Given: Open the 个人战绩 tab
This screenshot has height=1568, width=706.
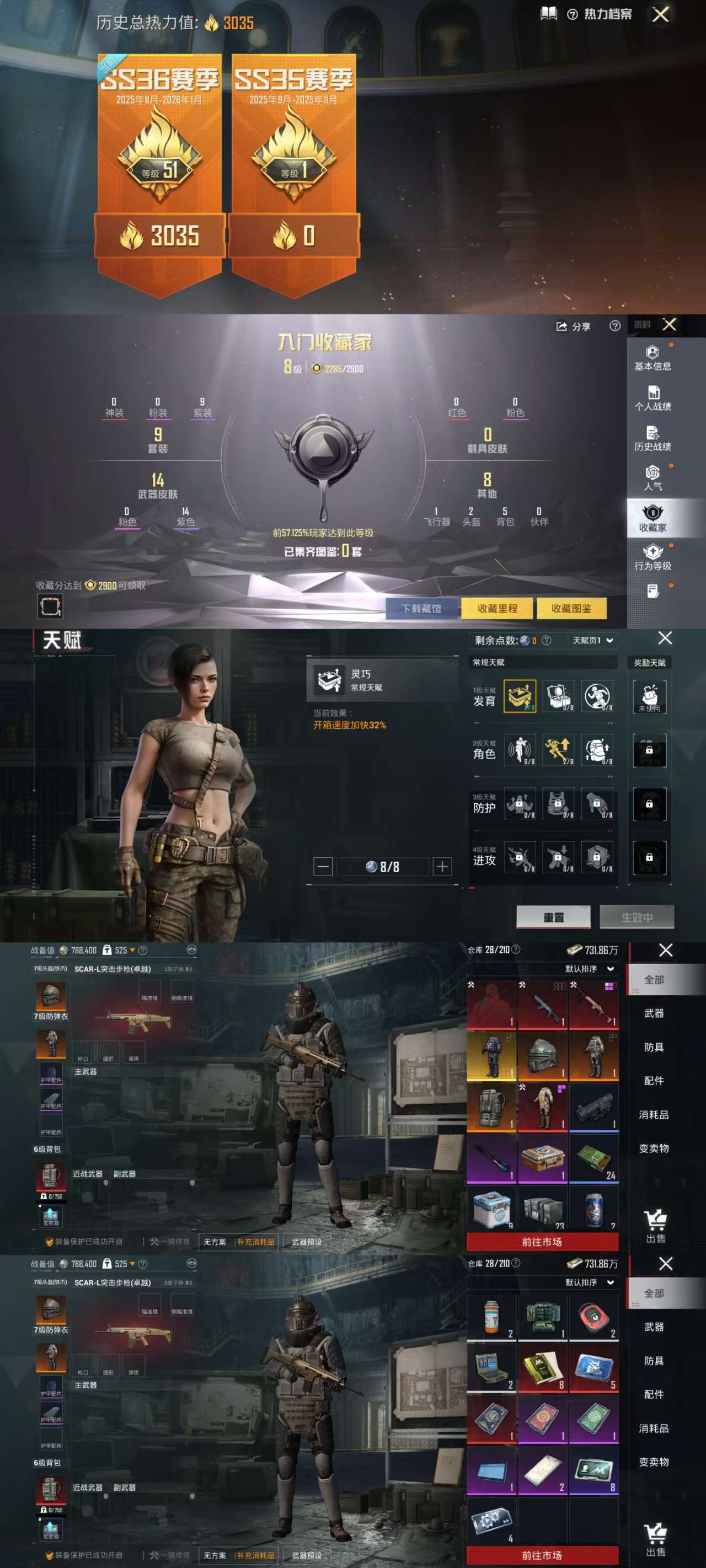Looking at the screenshot, I should click(x=652, y=399).
